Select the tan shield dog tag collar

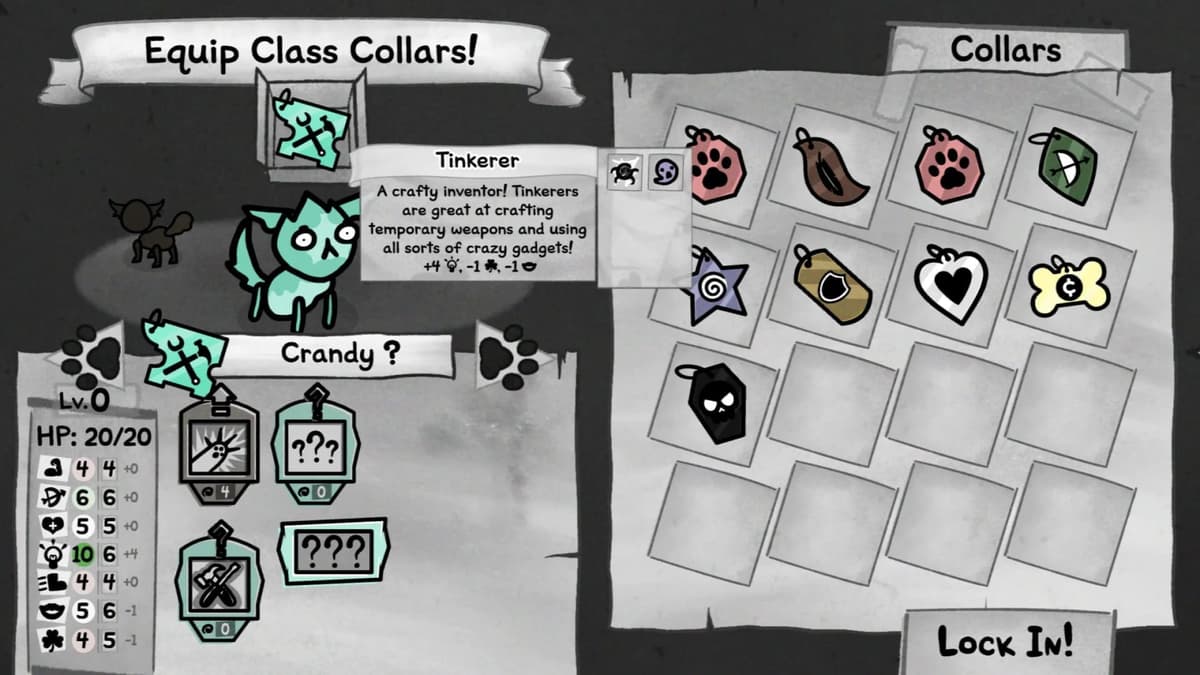[x=832, y=285]
